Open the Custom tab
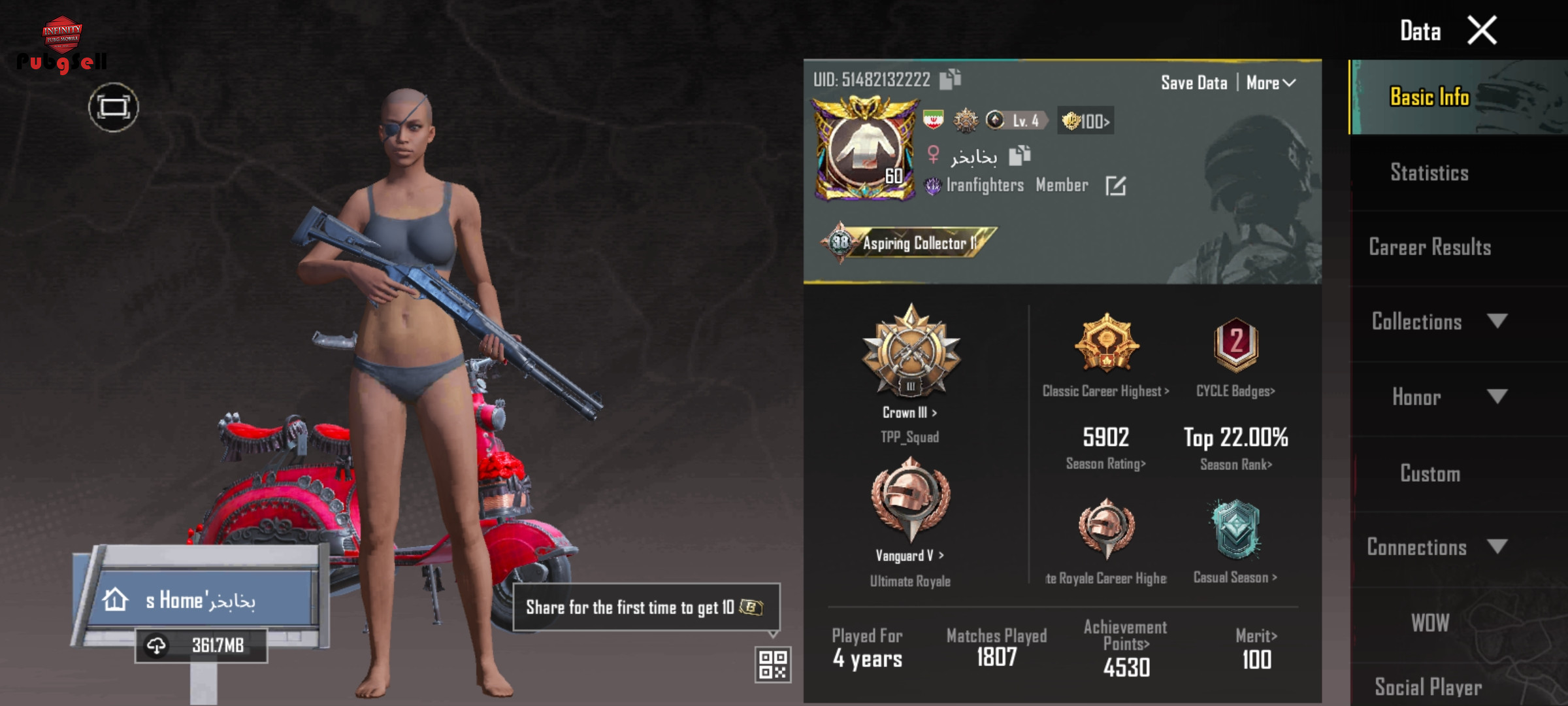Screen dimensions: 1568x706 coord(1429,473)
